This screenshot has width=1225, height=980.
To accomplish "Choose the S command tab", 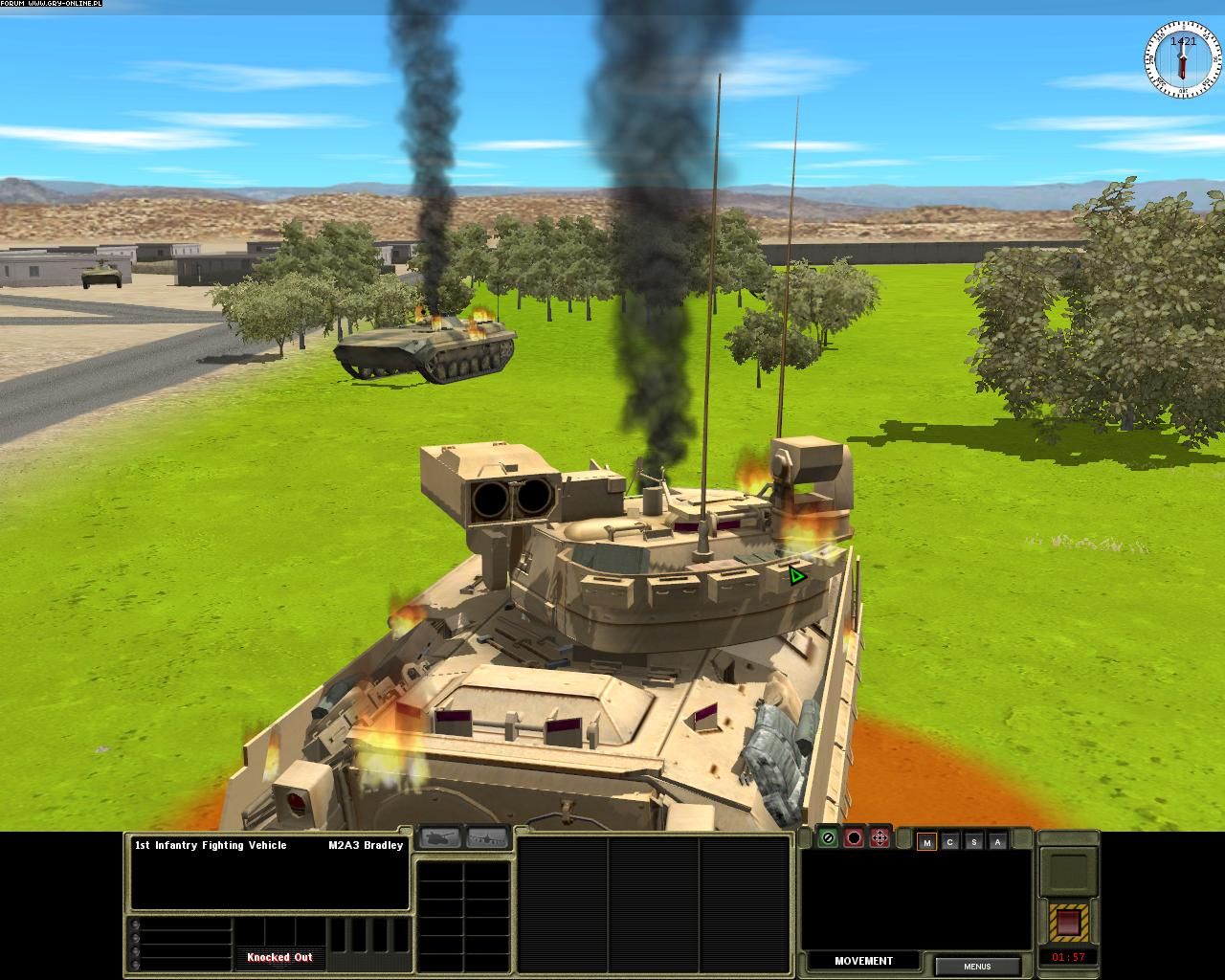I will pyautogui.click(x=974, y=842).
